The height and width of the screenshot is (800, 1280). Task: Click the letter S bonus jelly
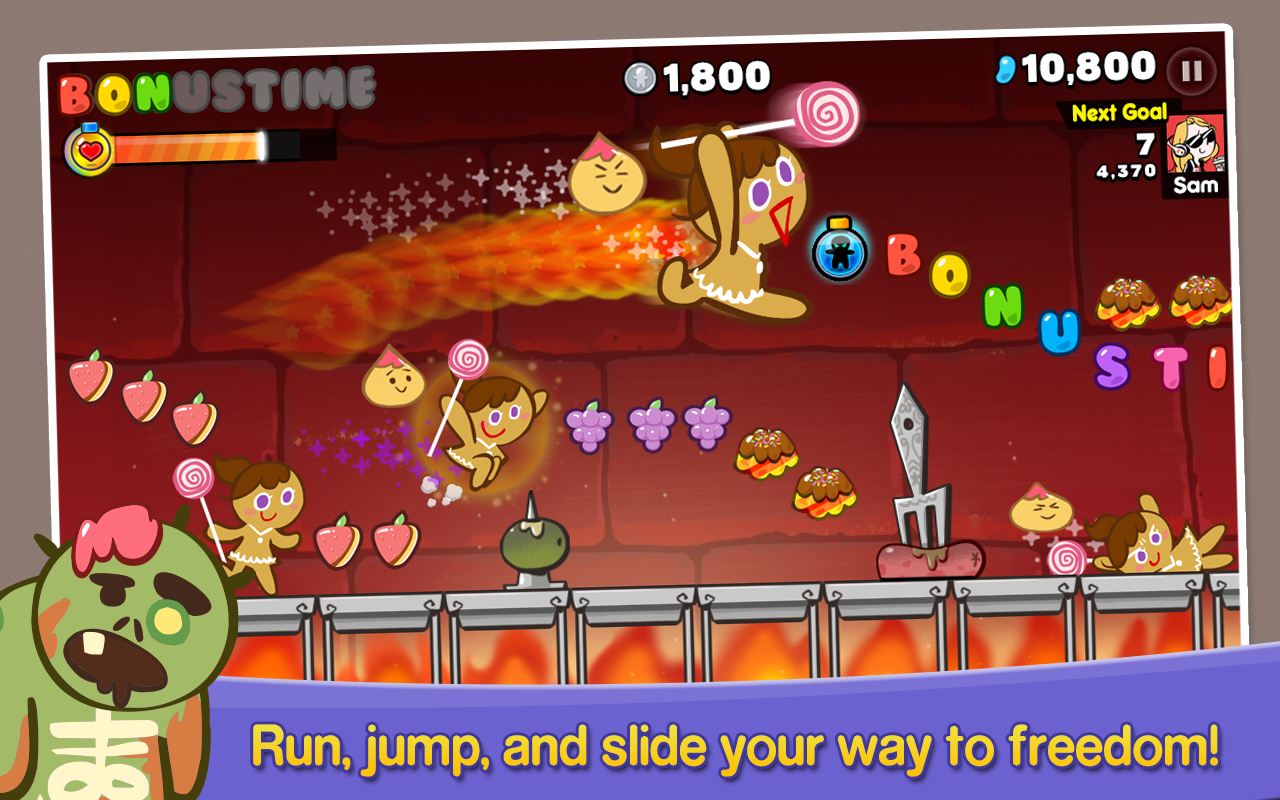[1111, 368]
